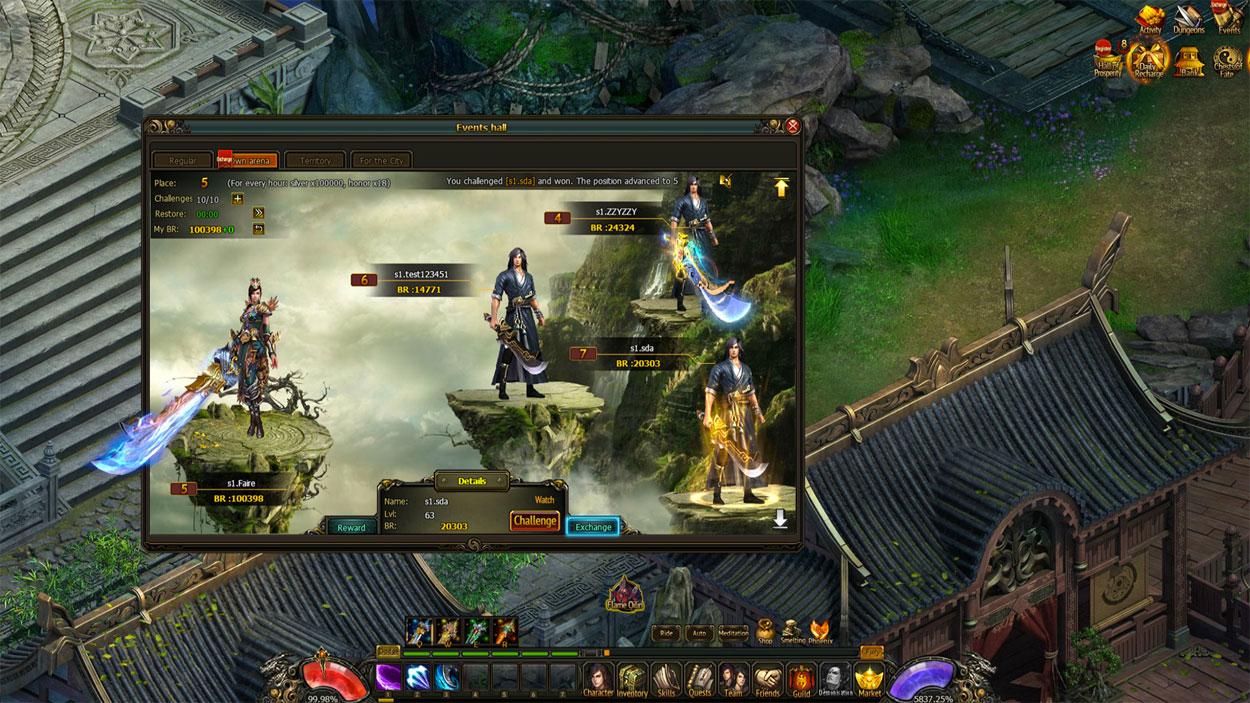Screen dimensions: 1250x703
Task: Watch the s1.sda battle replay
Action: [x=544, y=499]
